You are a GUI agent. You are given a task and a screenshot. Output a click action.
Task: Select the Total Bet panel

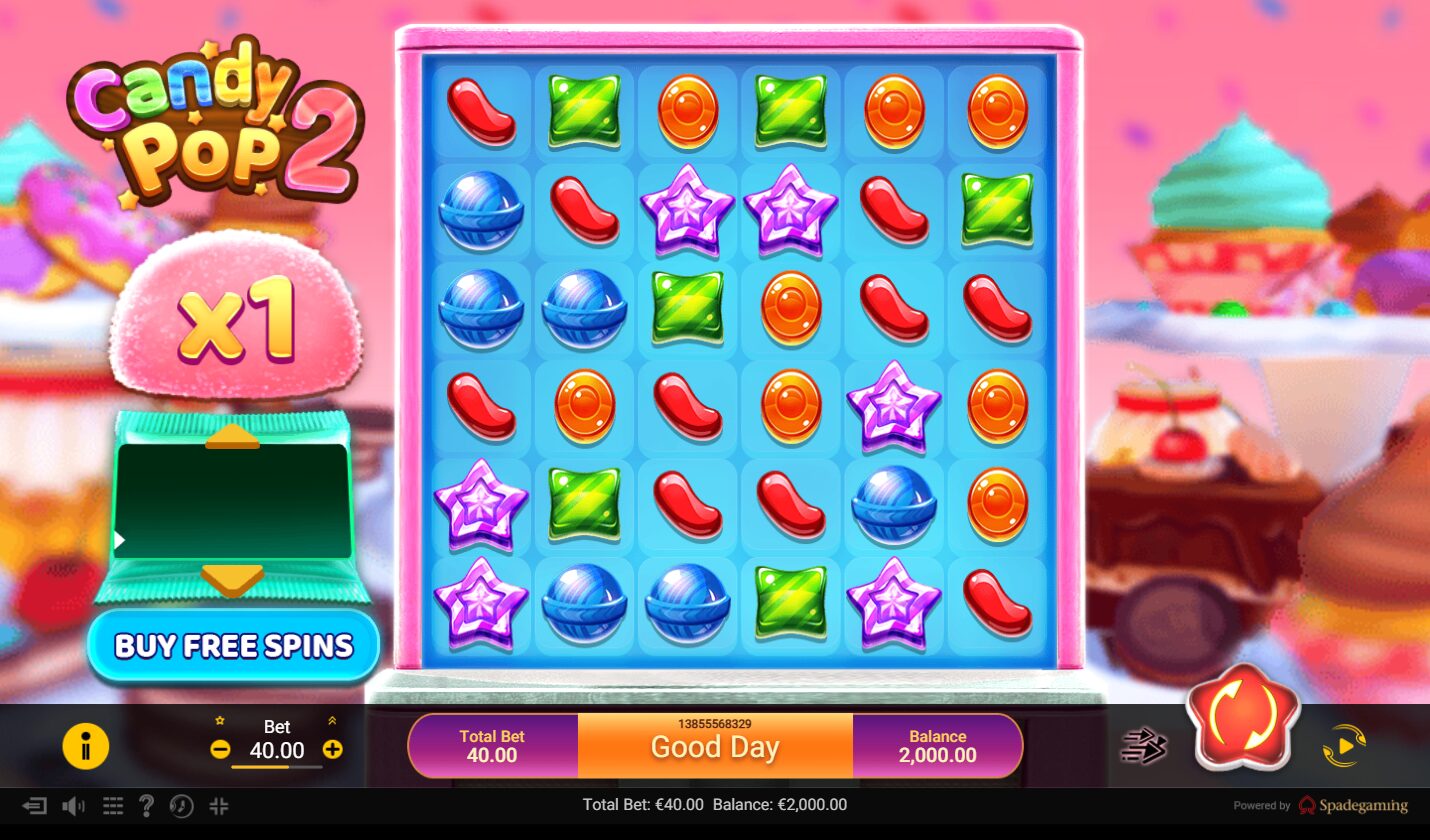pos(492,746)
